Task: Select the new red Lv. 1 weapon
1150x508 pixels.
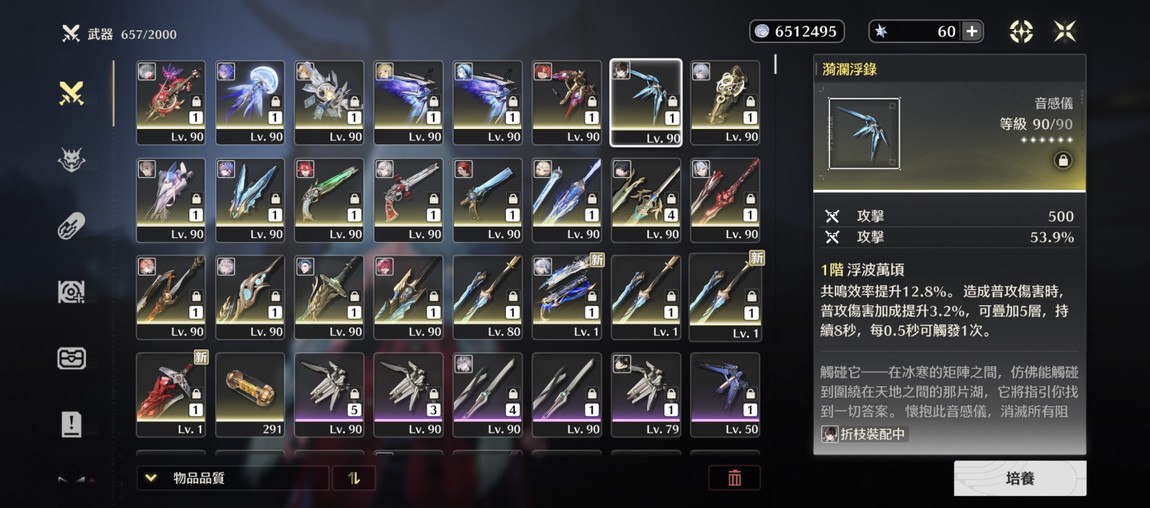Action: pyautogui.click(x=171, y=394)
